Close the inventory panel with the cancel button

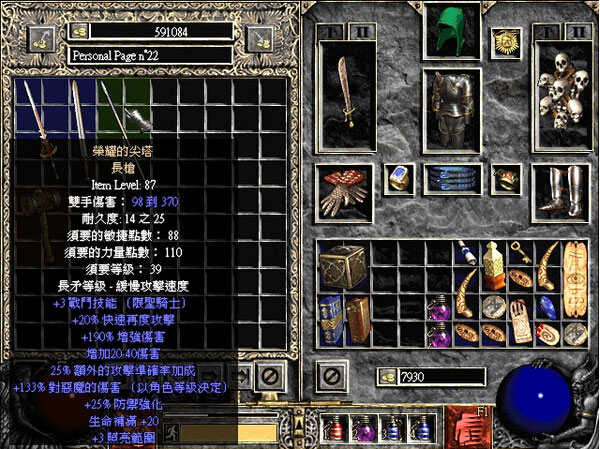pyautogui.click(x=332, y=376)
